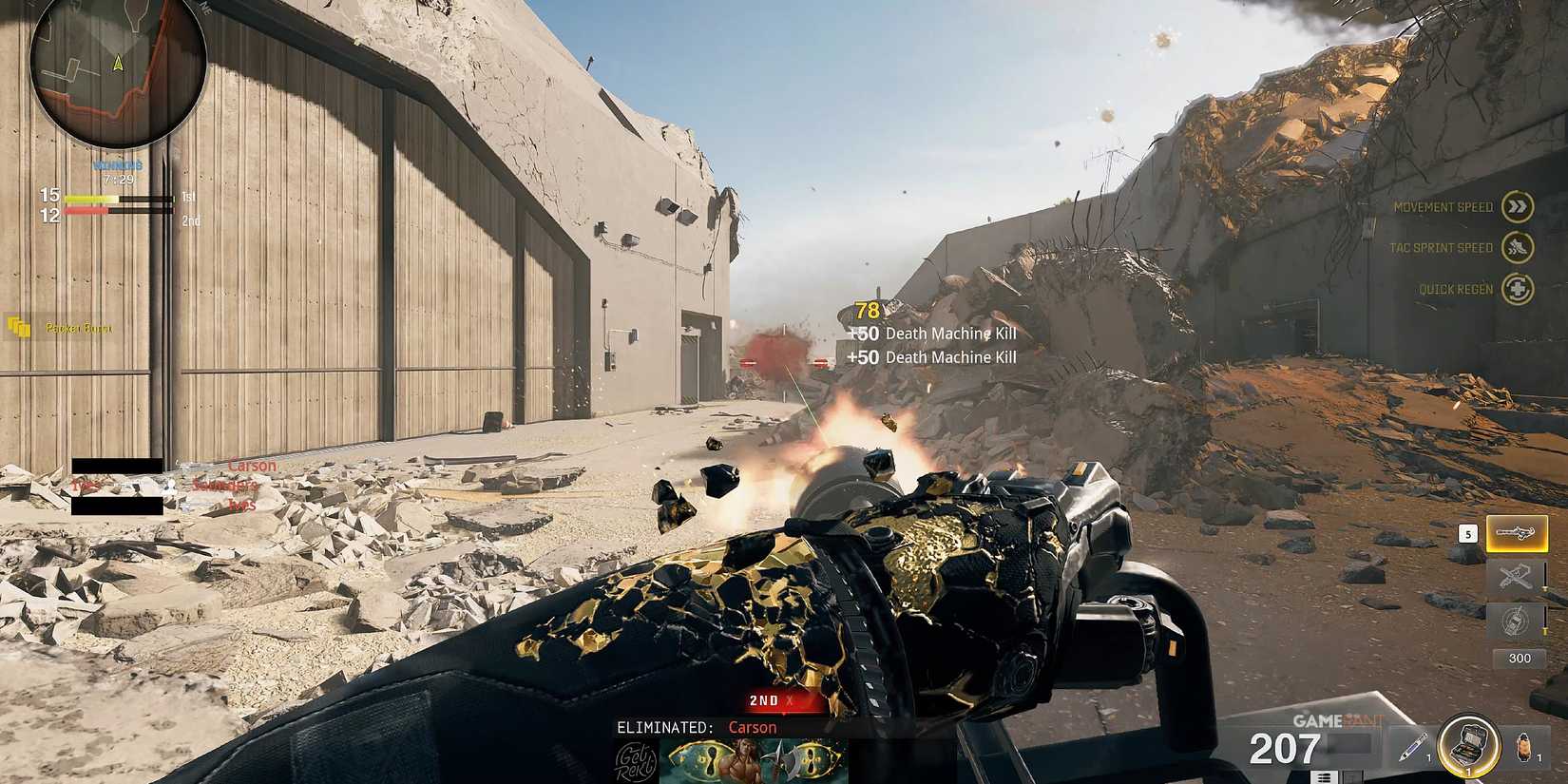Viewport: 1568px width, 784px height.
Task: Click the Movement Speed perk icon
Action: click(1519, 206)
